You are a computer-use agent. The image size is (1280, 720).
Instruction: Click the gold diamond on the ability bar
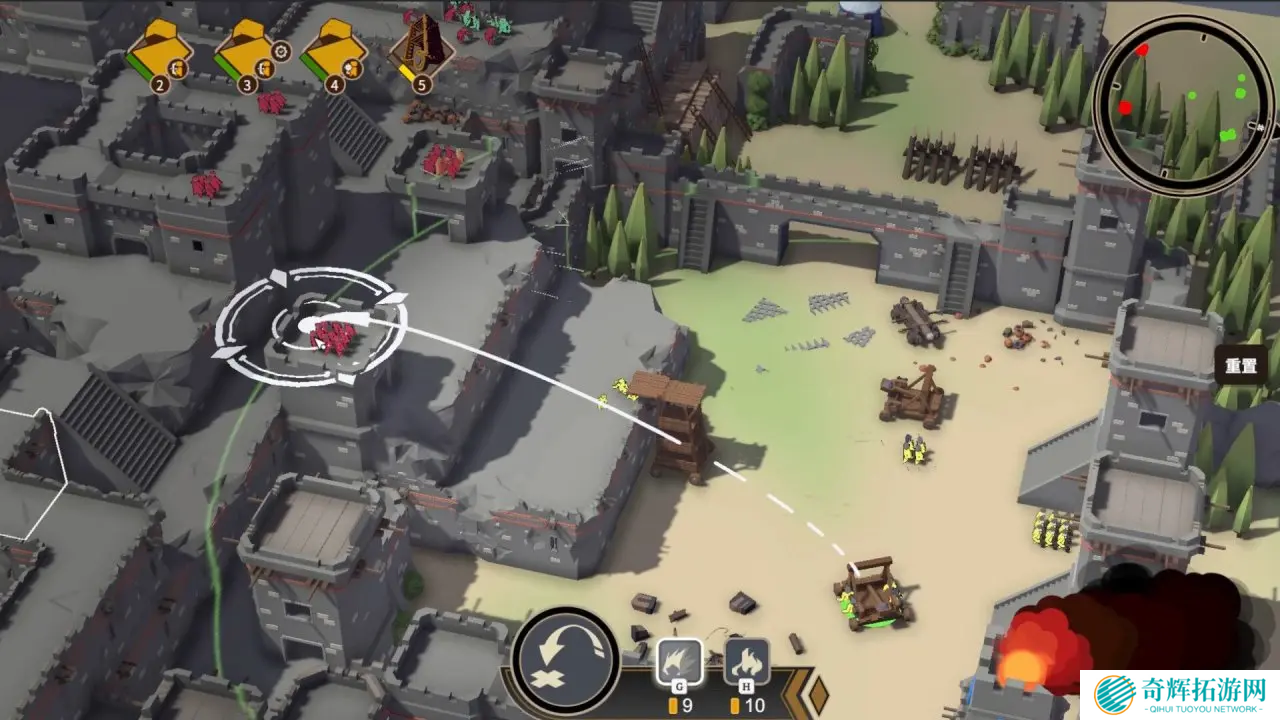coord(818,694)
